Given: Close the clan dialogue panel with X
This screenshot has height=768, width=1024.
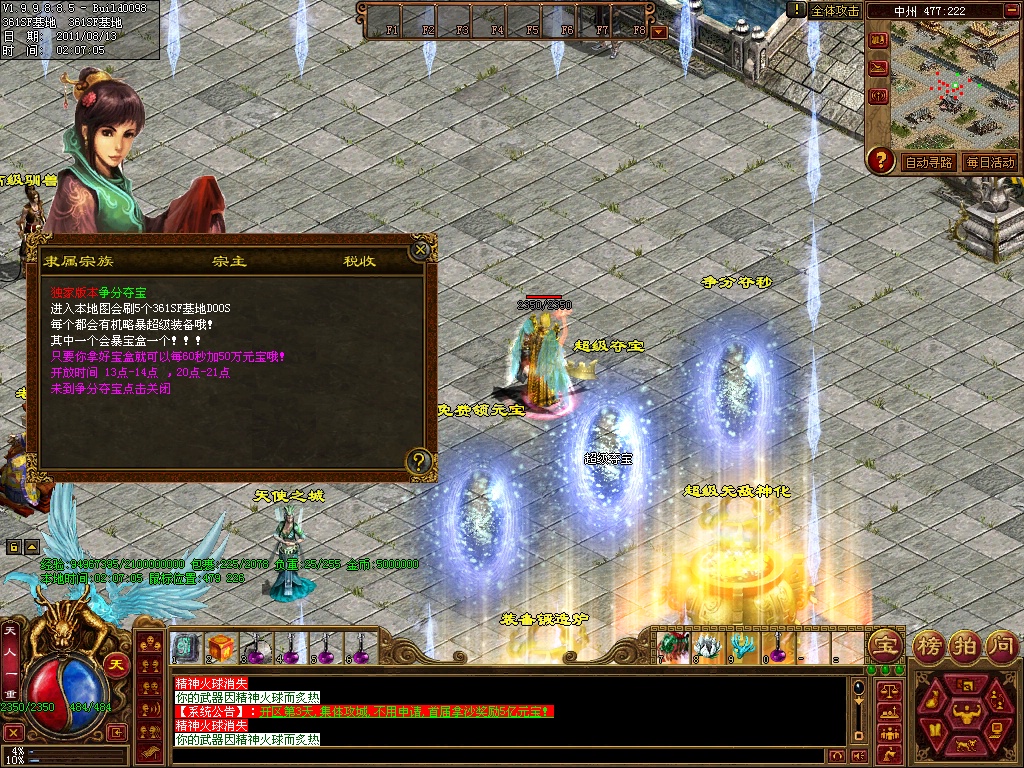Looking at the screenshot, I should pyautogui.click(x=422, y=248).
